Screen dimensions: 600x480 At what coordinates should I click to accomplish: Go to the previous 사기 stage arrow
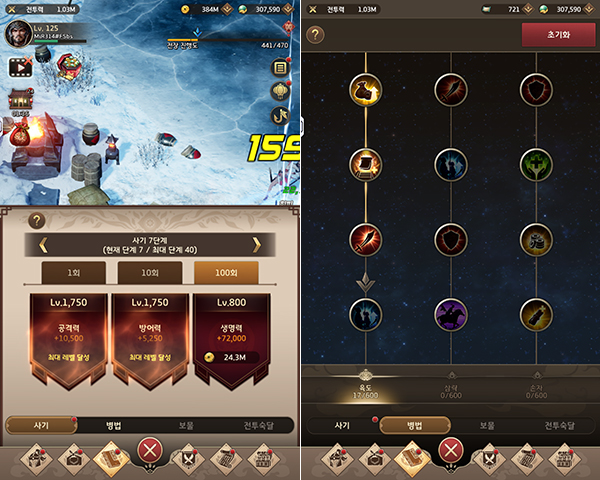[x=43, y=243]
